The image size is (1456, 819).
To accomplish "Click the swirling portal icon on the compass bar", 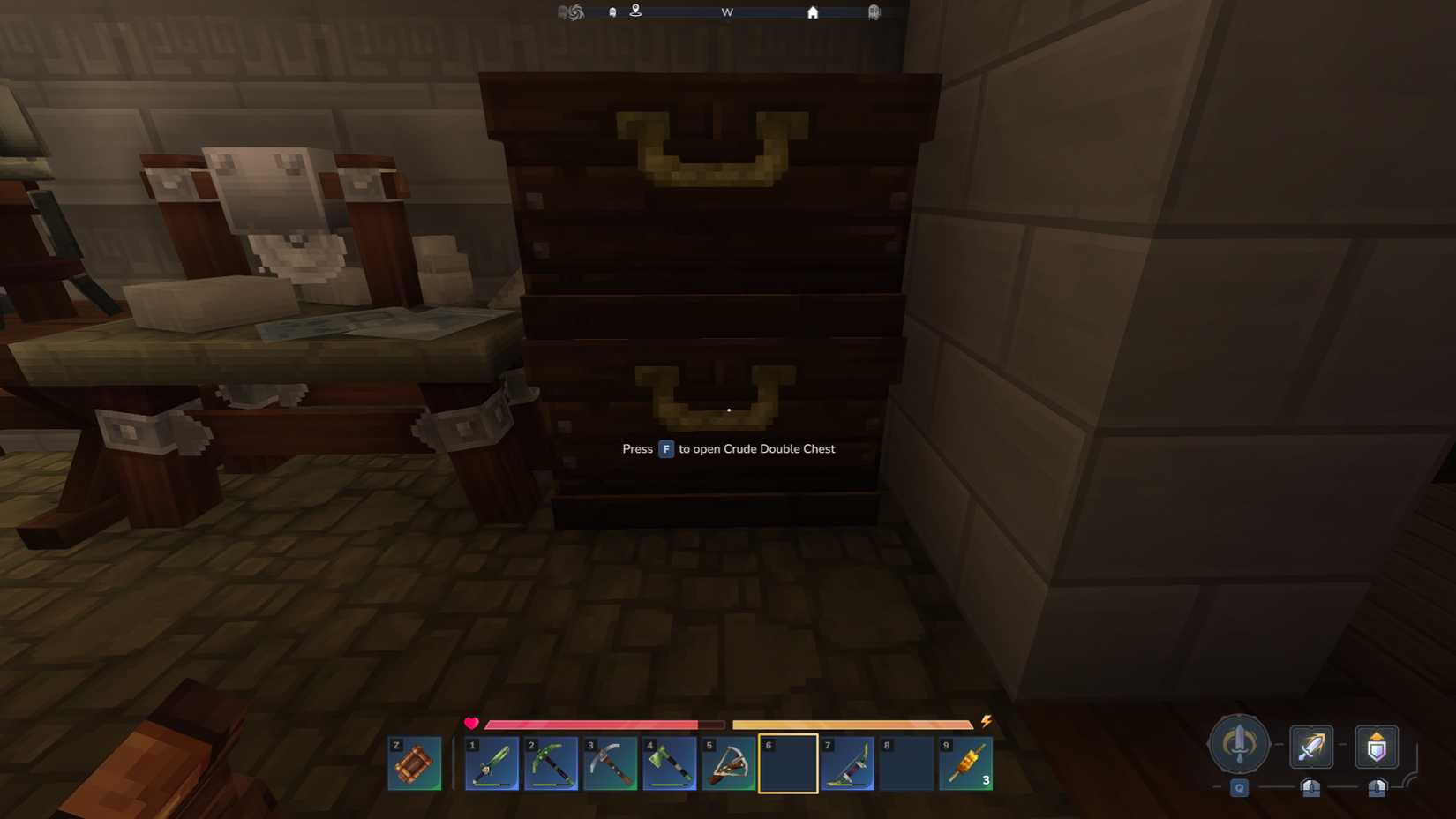I will 574,11.
